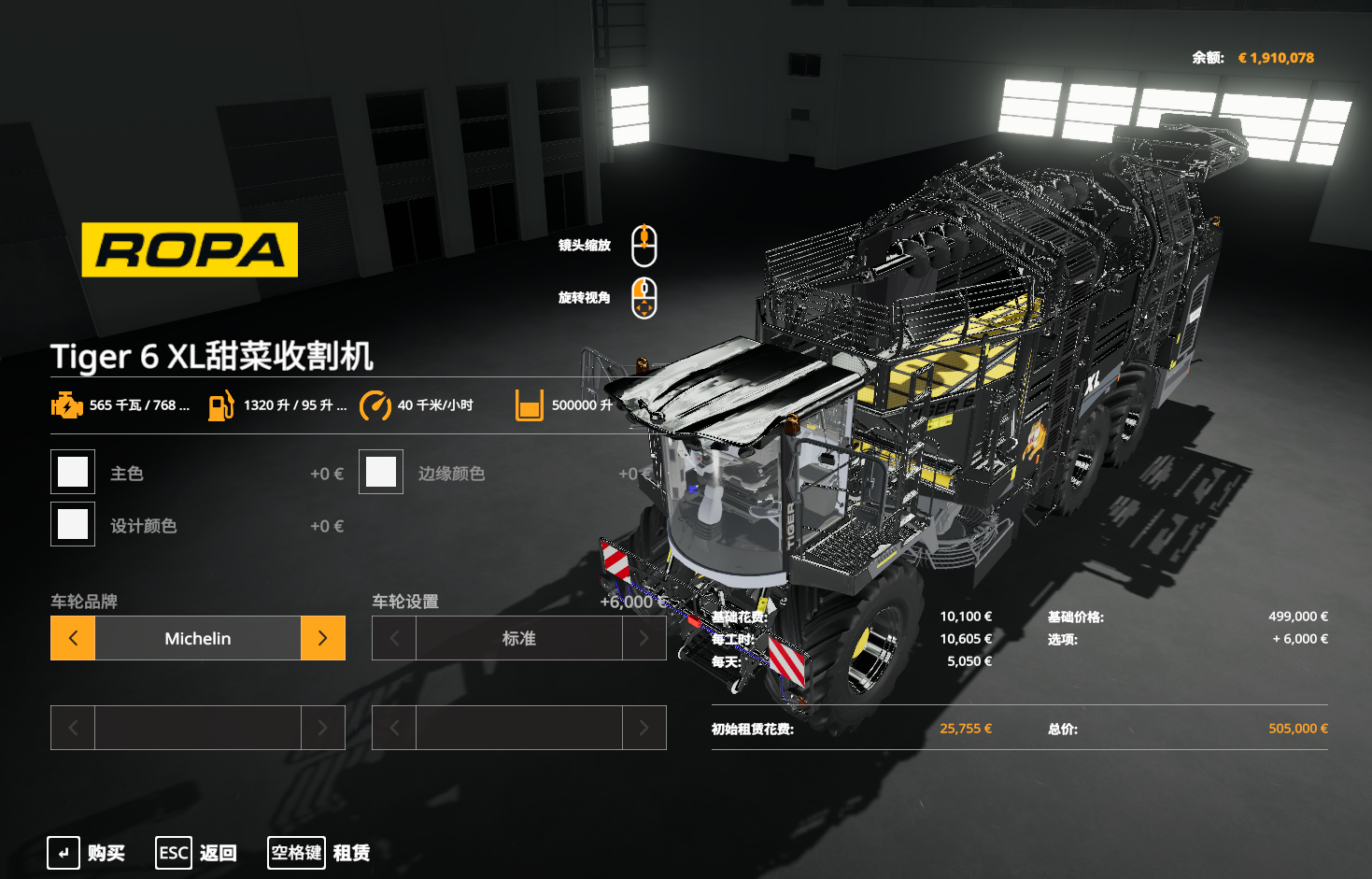Lease the harvester with 租赁
The height and width of the screenshot is (879, 1372).
pyautogui.click(x=319, y=853)
